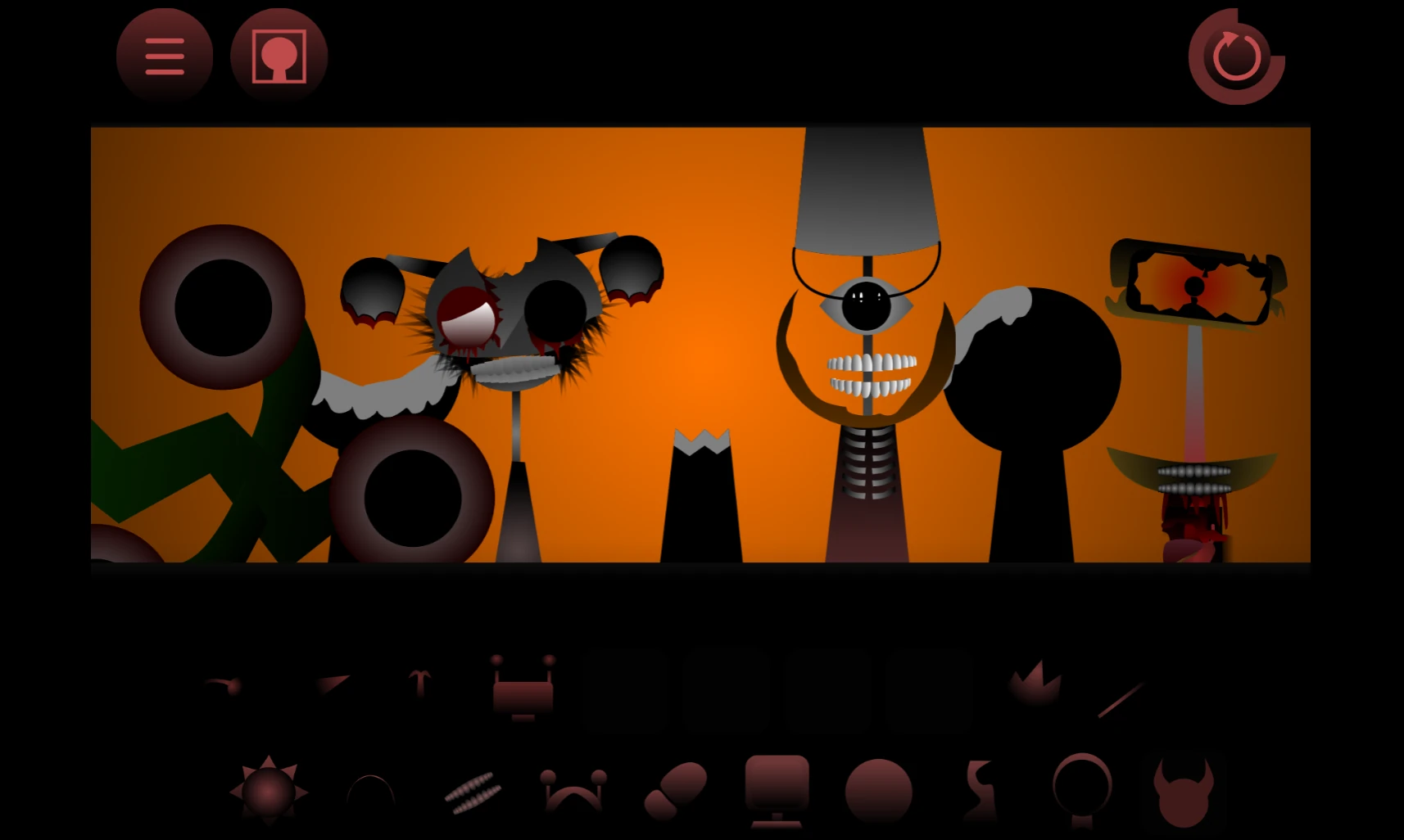Open the hamburger menu
This screenshot has height=840, width=1404.
click(163, 54)
